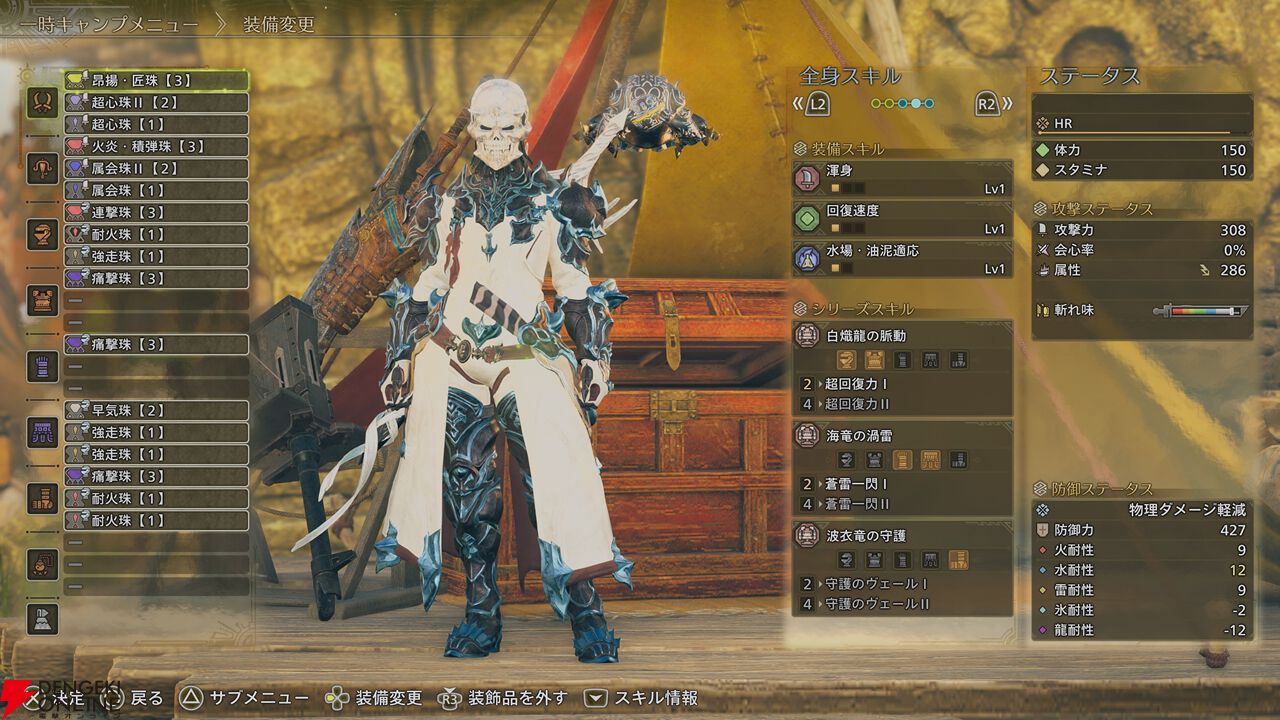Select the 超心珠【1】 decoration

(x=156, y=125)
